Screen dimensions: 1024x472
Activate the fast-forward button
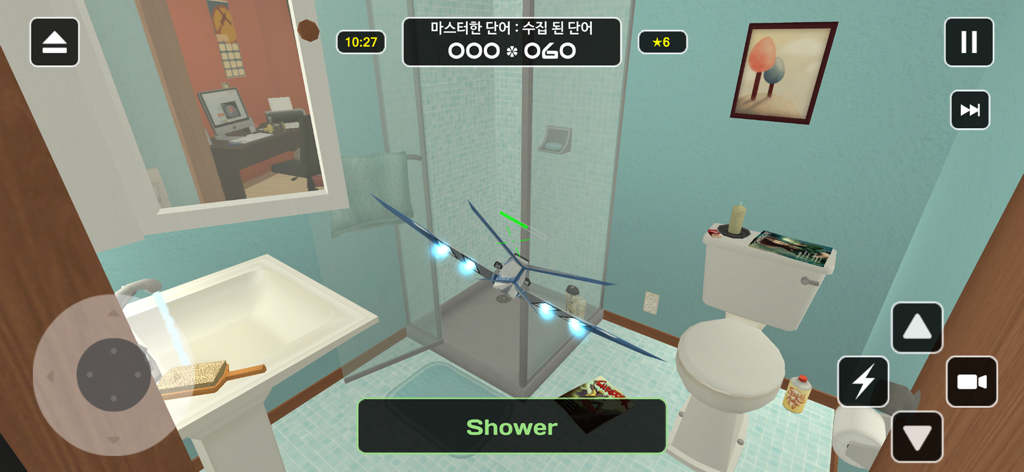969,110
